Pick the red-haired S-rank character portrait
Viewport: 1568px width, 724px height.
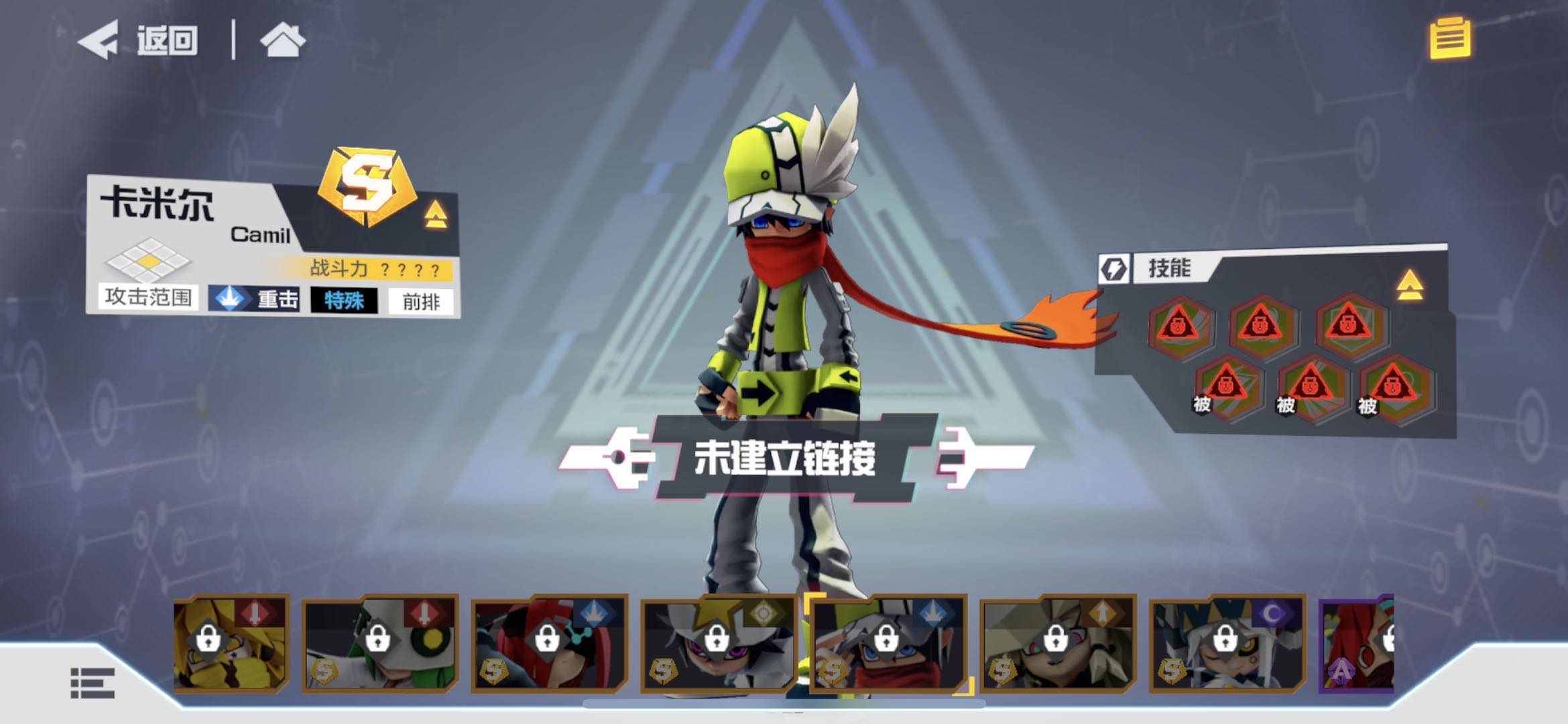pyautogui.click(x=549, y=644)
